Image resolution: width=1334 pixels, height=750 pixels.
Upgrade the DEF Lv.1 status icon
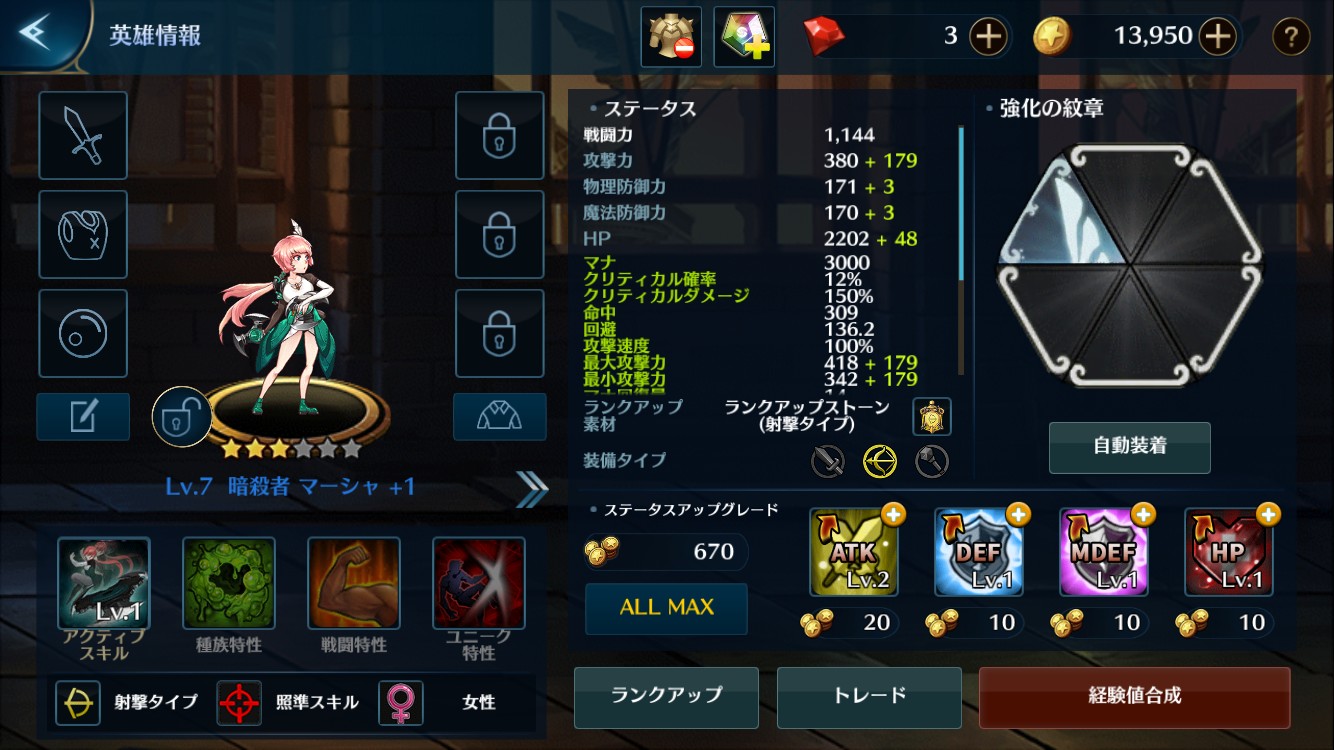tap(979, 553)
